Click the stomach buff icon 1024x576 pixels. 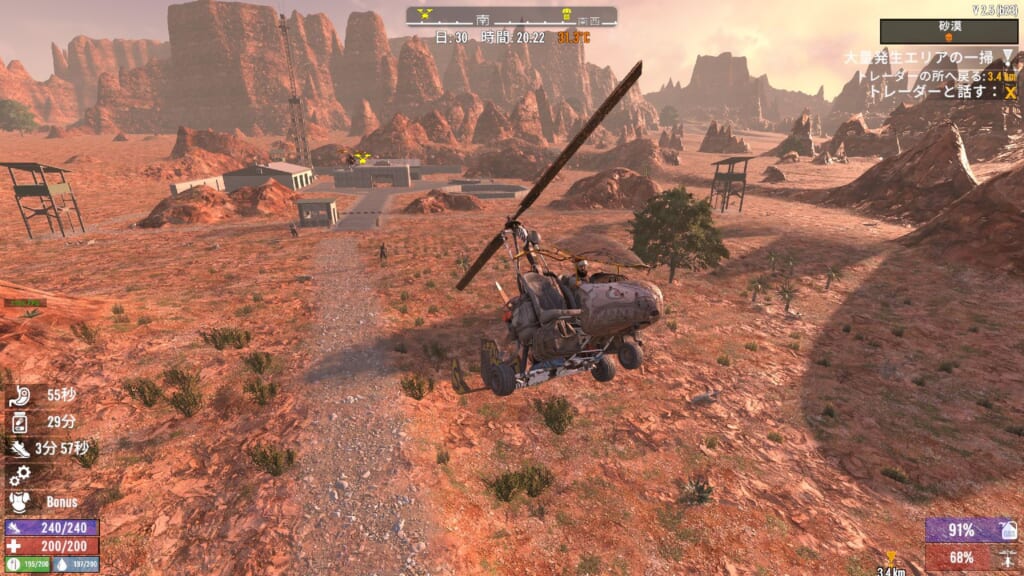tap(18, 394)
